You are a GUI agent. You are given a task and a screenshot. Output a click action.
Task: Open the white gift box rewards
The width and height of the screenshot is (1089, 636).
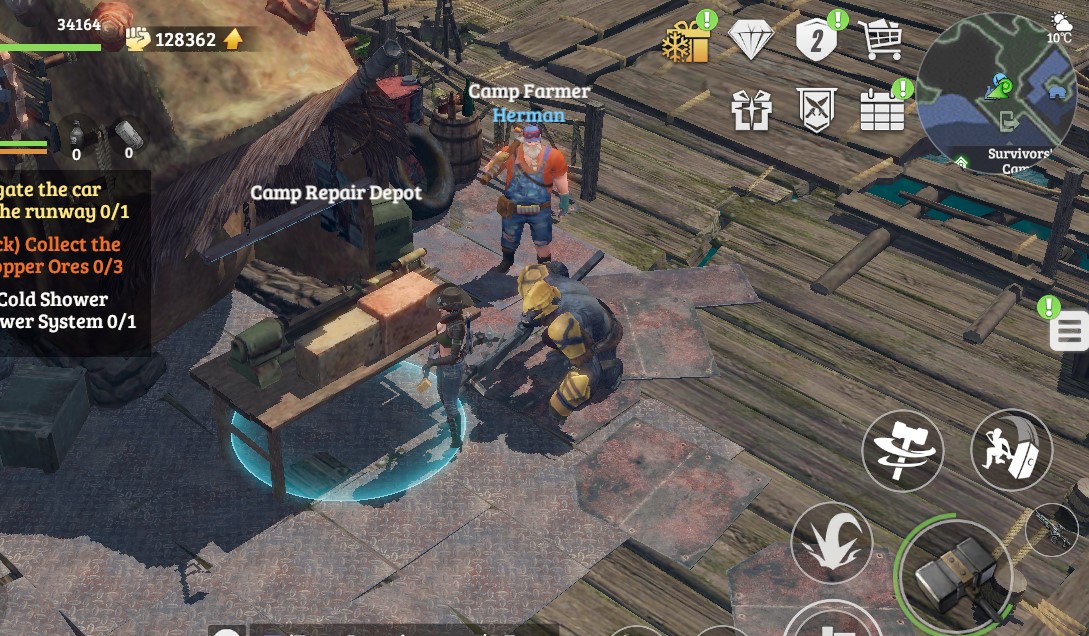[751, 110]
